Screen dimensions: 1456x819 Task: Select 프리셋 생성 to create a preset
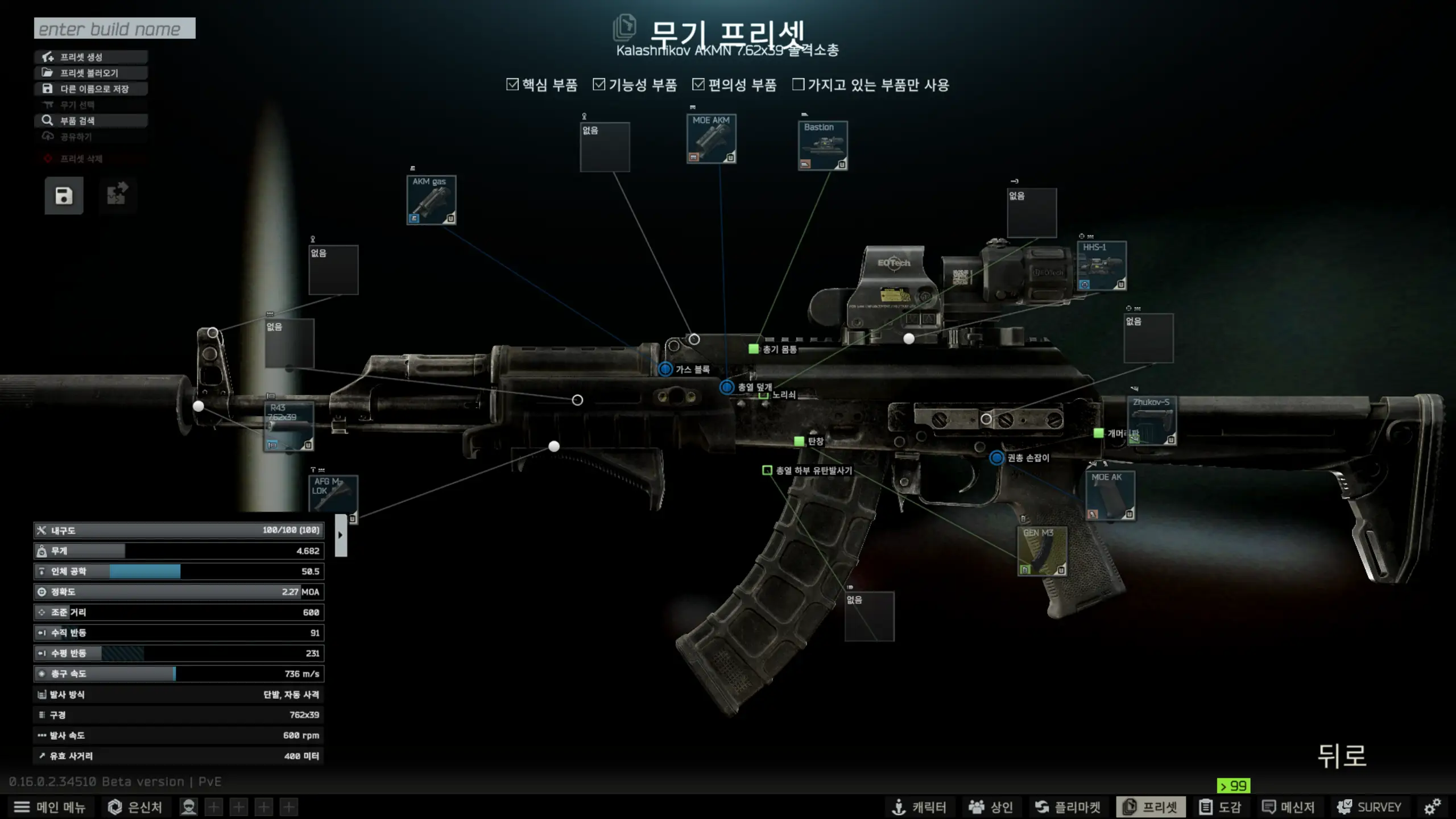pyautogui.click(x=91, y=57)
